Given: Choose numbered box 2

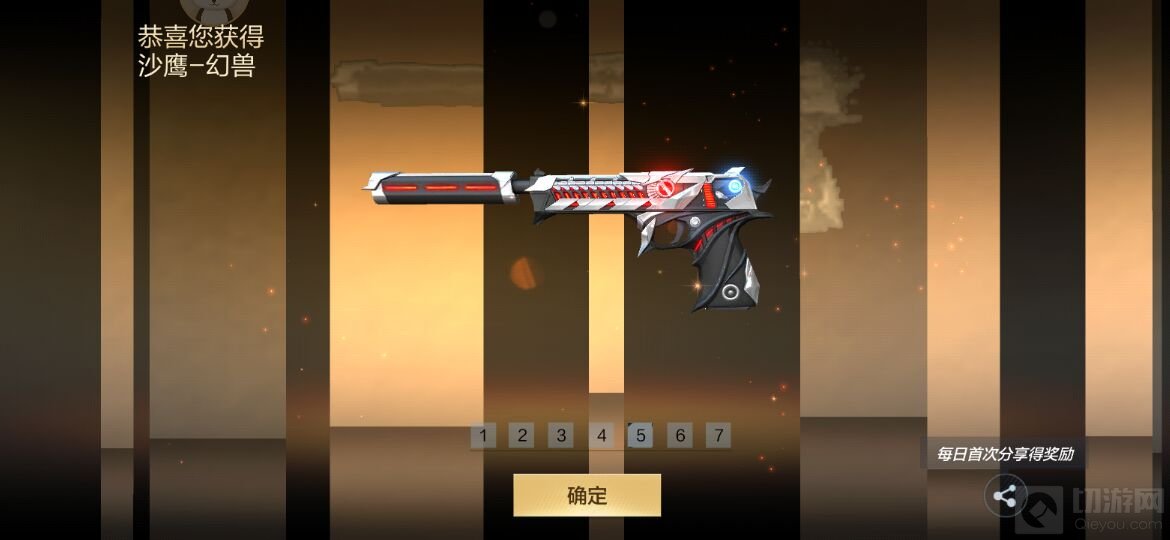Looking at the screenshot, I should pos(522,435).
